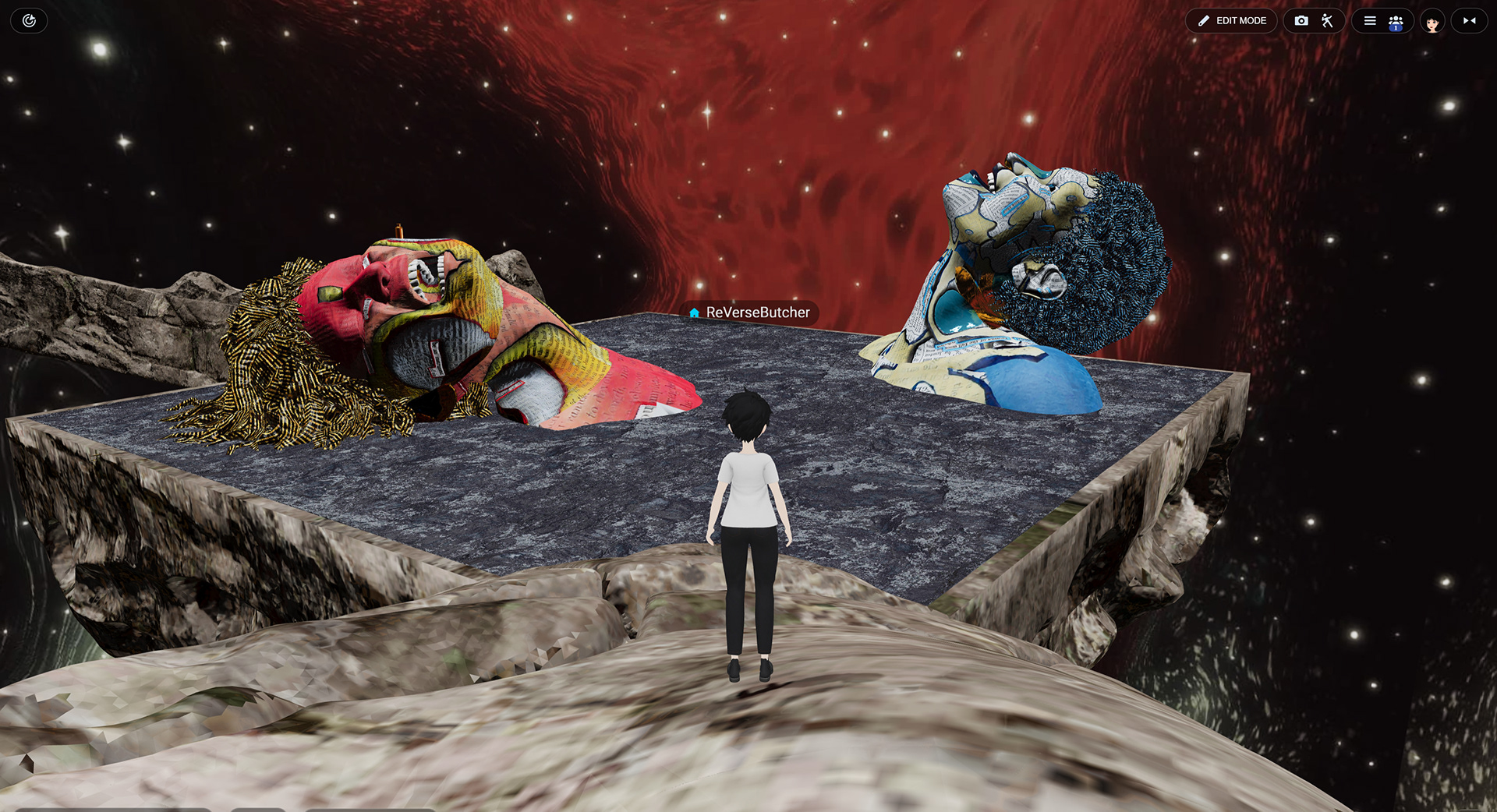Viewport: 1497px width, 812px height.
Task: Click the home icon beside ReVerseButcher
Action: coord(694,313)
